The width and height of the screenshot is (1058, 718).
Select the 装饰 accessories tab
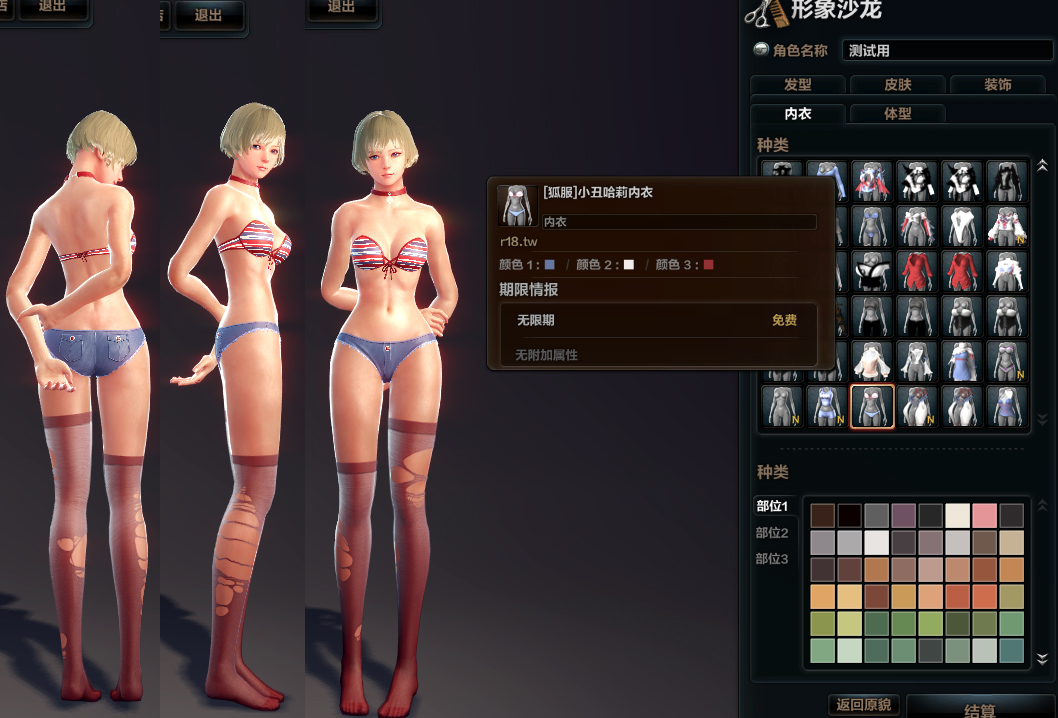(x=997, y=85)
